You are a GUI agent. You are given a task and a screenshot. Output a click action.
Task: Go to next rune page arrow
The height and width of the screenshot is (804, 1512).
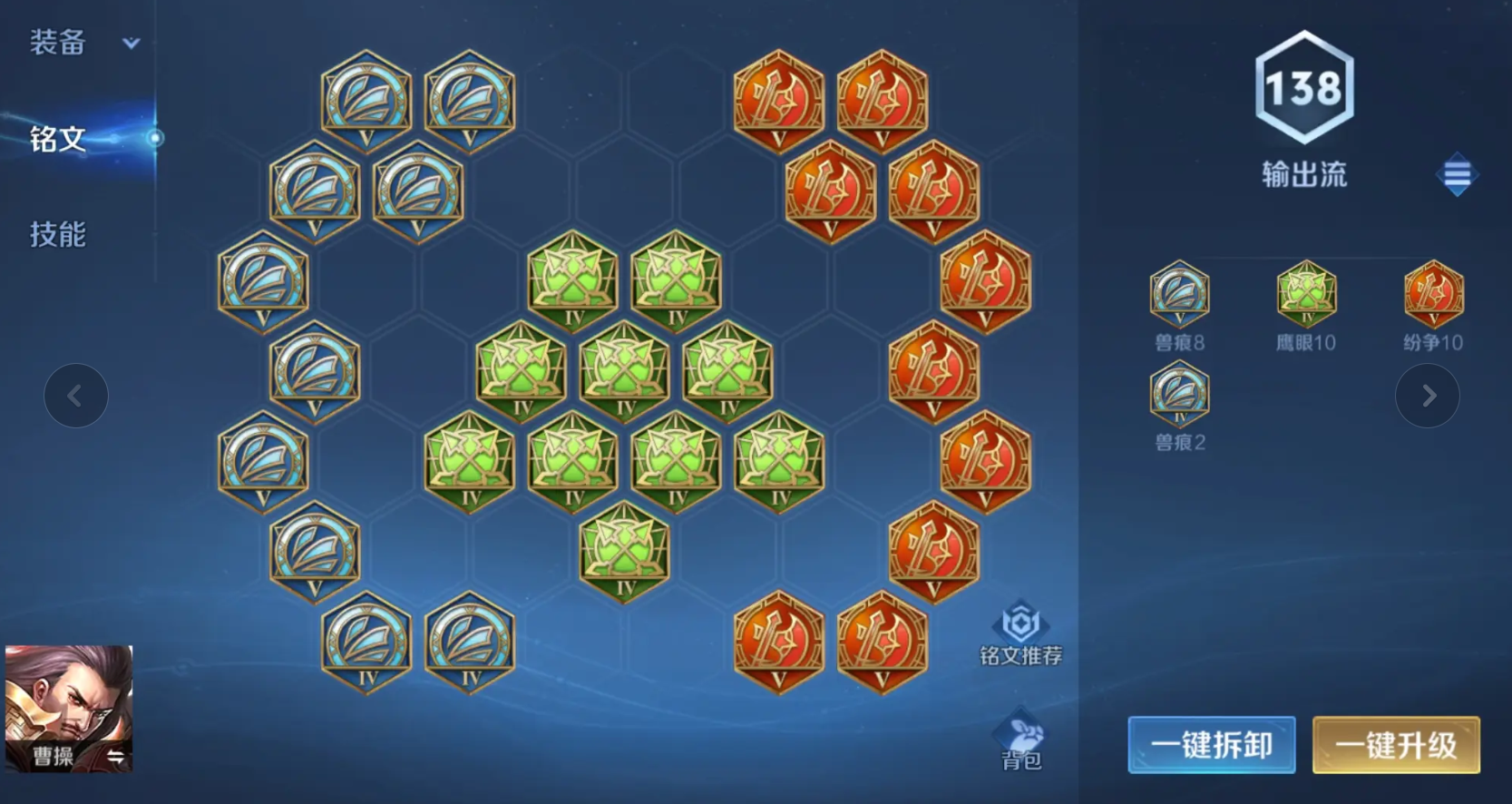1427,396
